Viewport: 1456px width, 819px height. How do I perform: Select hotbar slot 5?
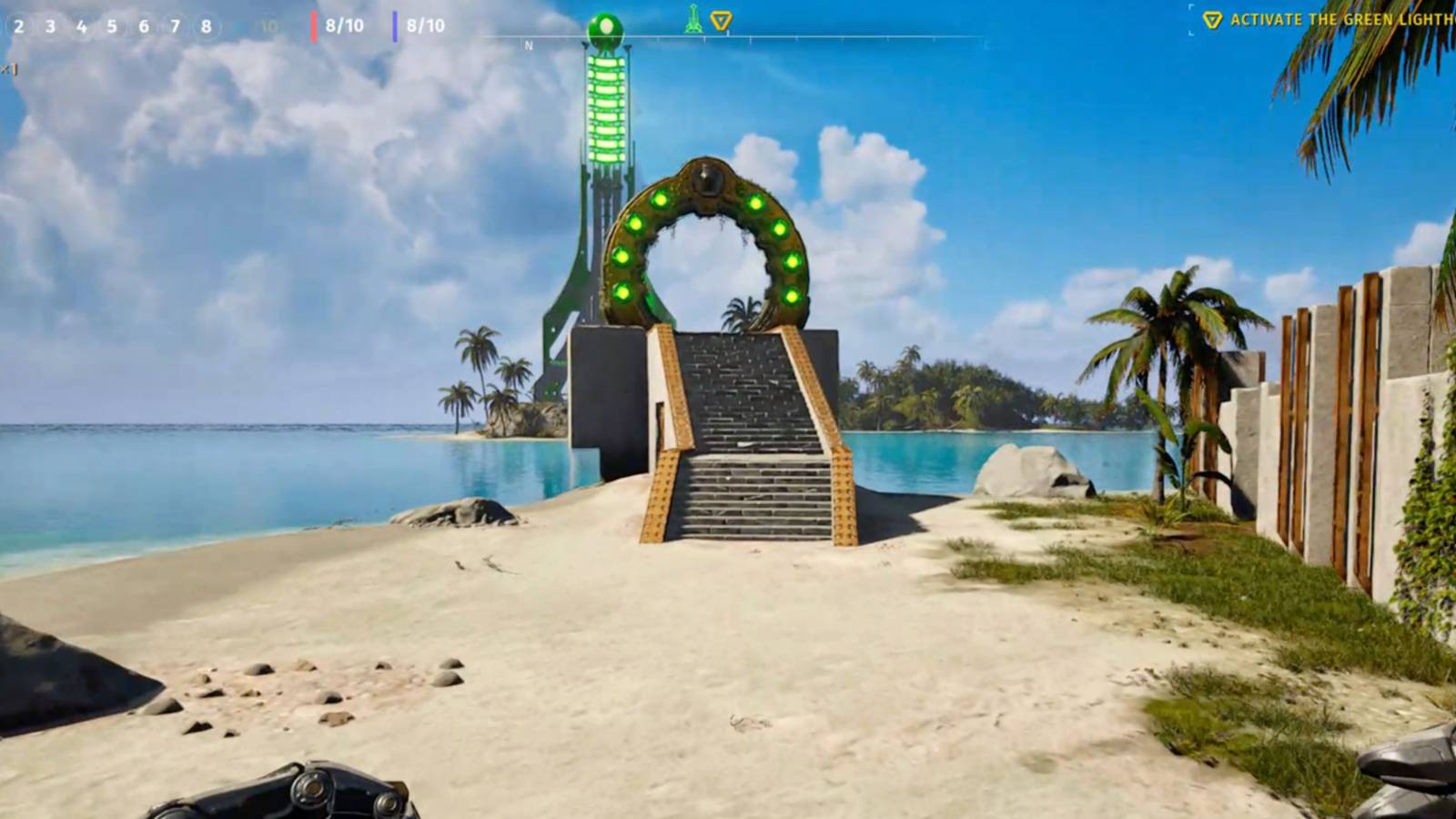pyautogui.click(x=111, y=26)
